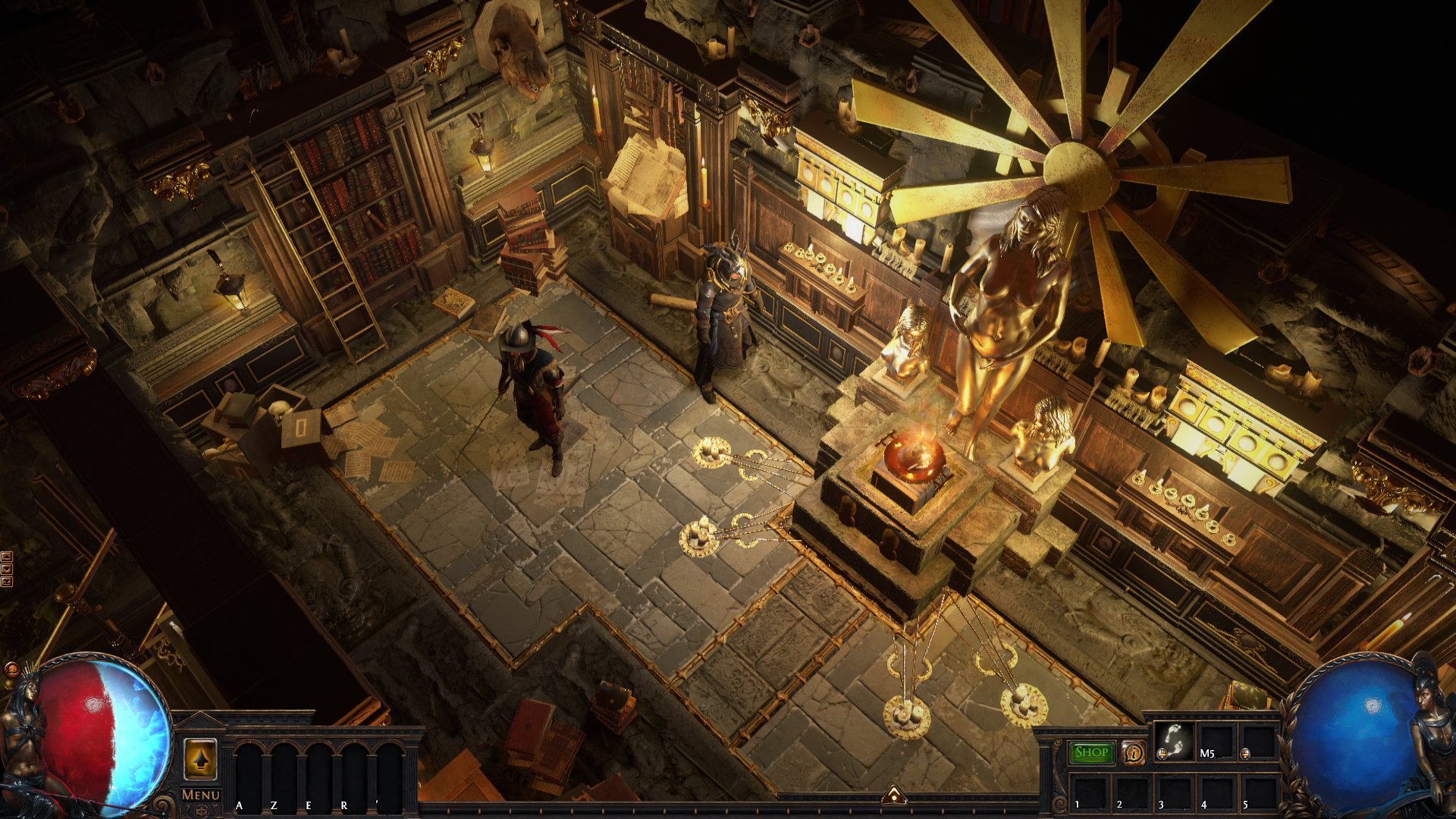Viewport: 1456px width, 819px height.
Task: Click the small emblem below Menu
Action: click(201, 811)
